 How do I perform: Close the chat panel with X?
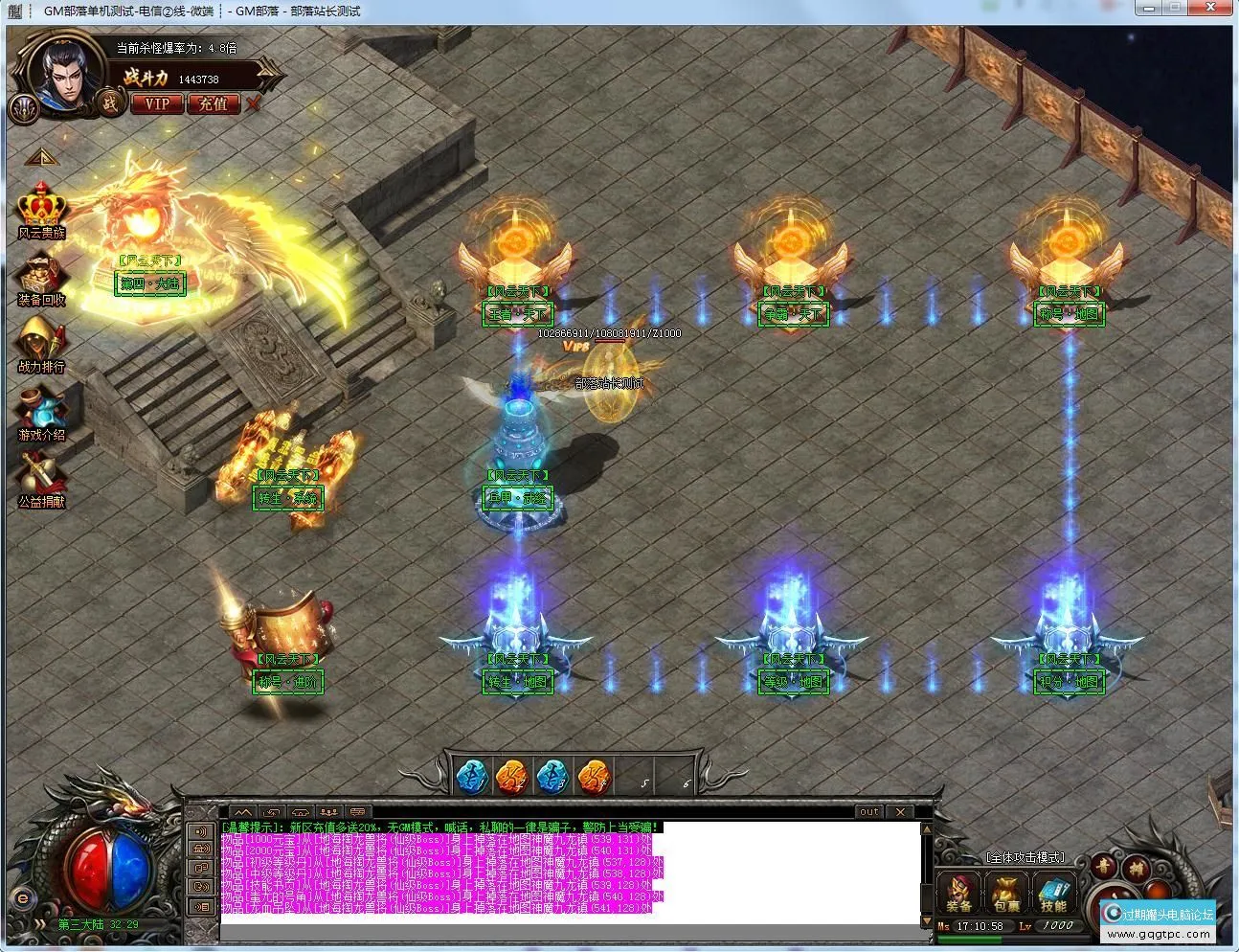click(x=900, y=811)
